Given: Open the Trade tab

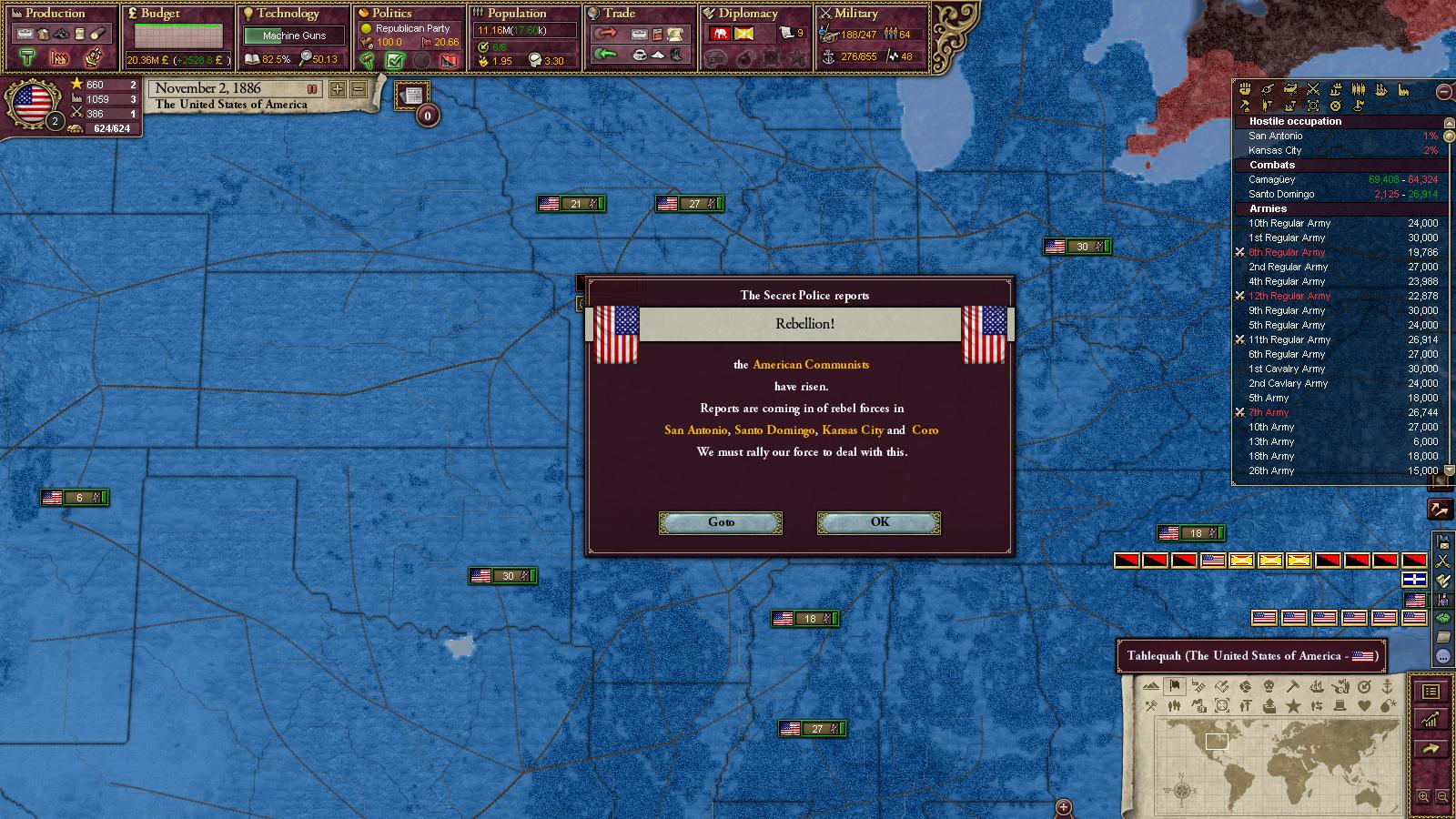Looking at the screenshot, I should (619, 14).
